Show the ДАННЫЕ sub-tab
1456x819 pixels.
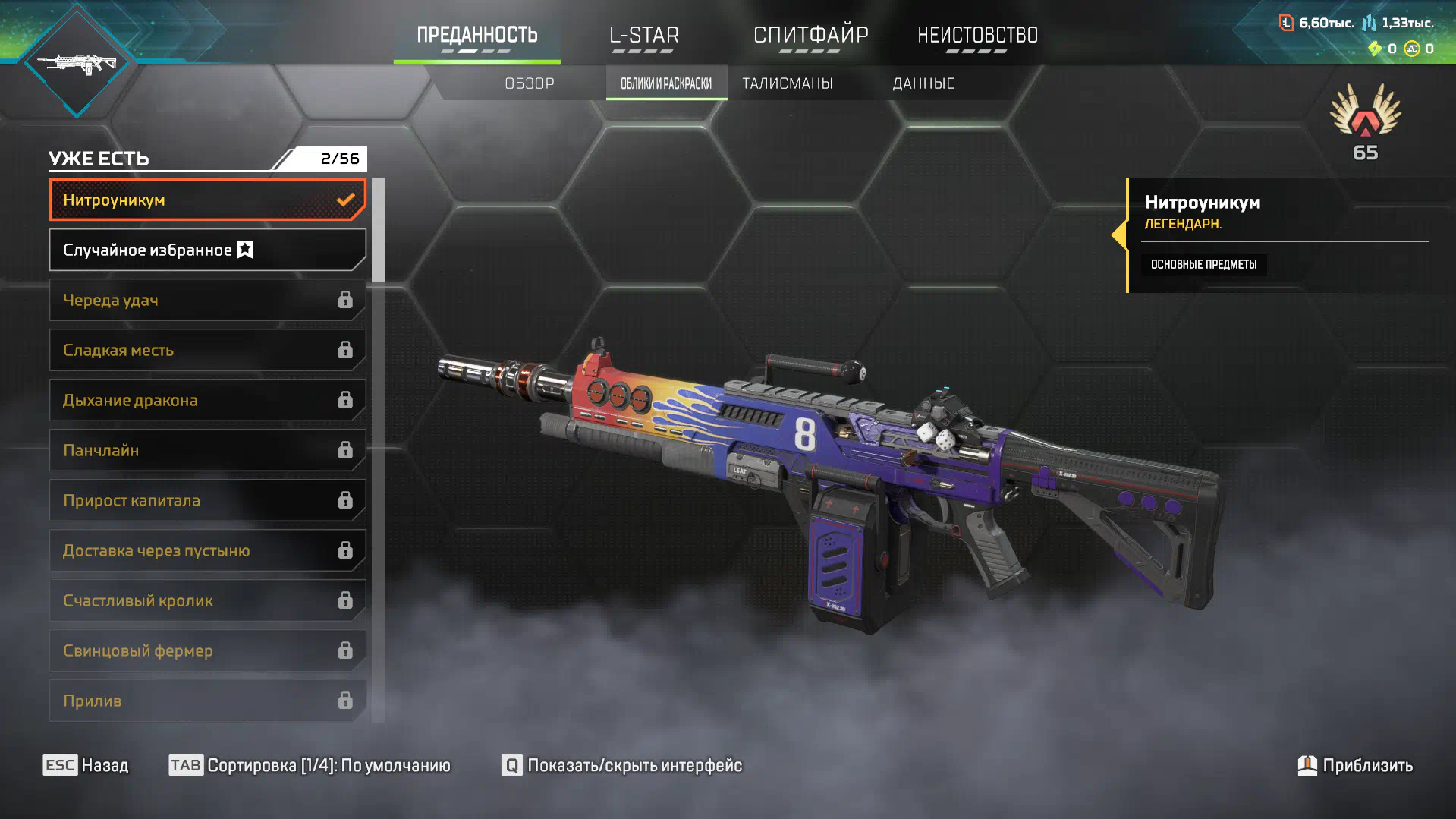coord(923,83)
